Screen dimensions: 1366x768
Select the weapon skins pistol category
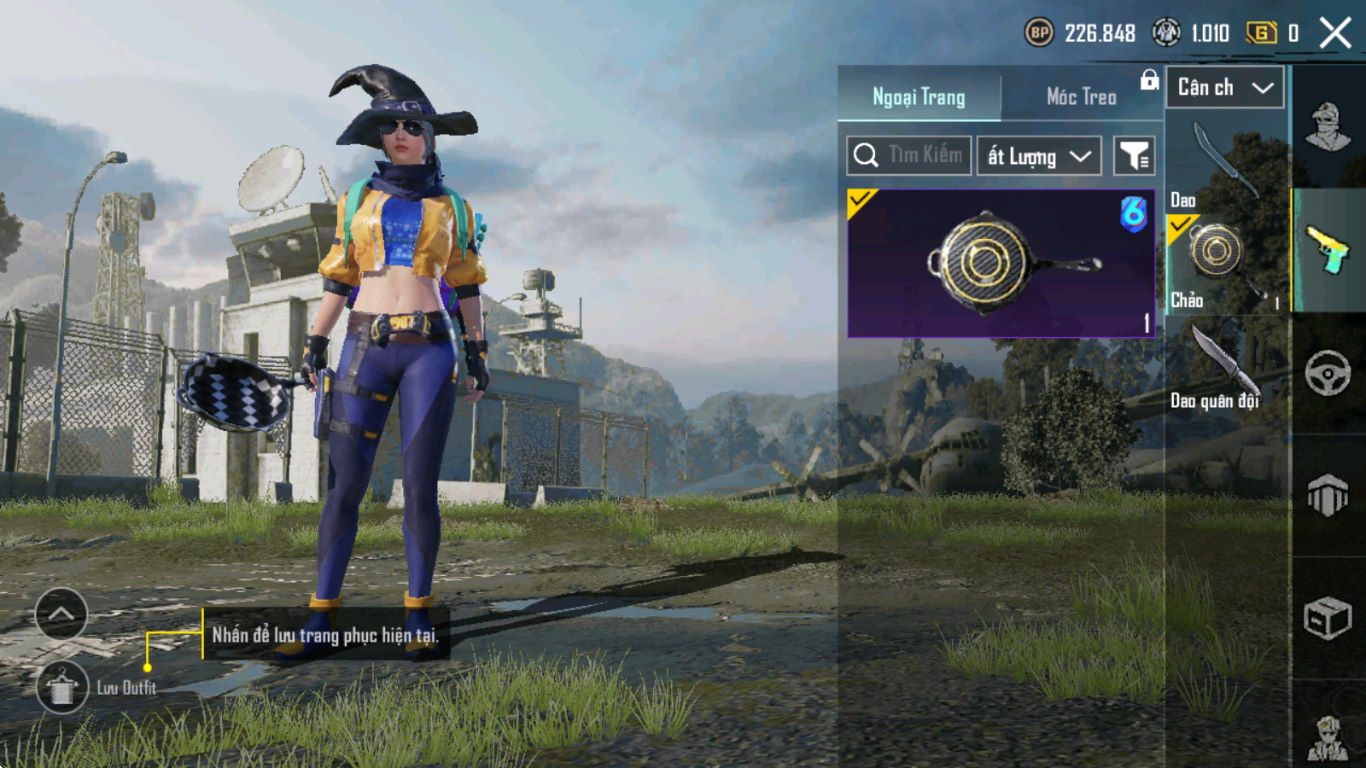click(1329, 249)
